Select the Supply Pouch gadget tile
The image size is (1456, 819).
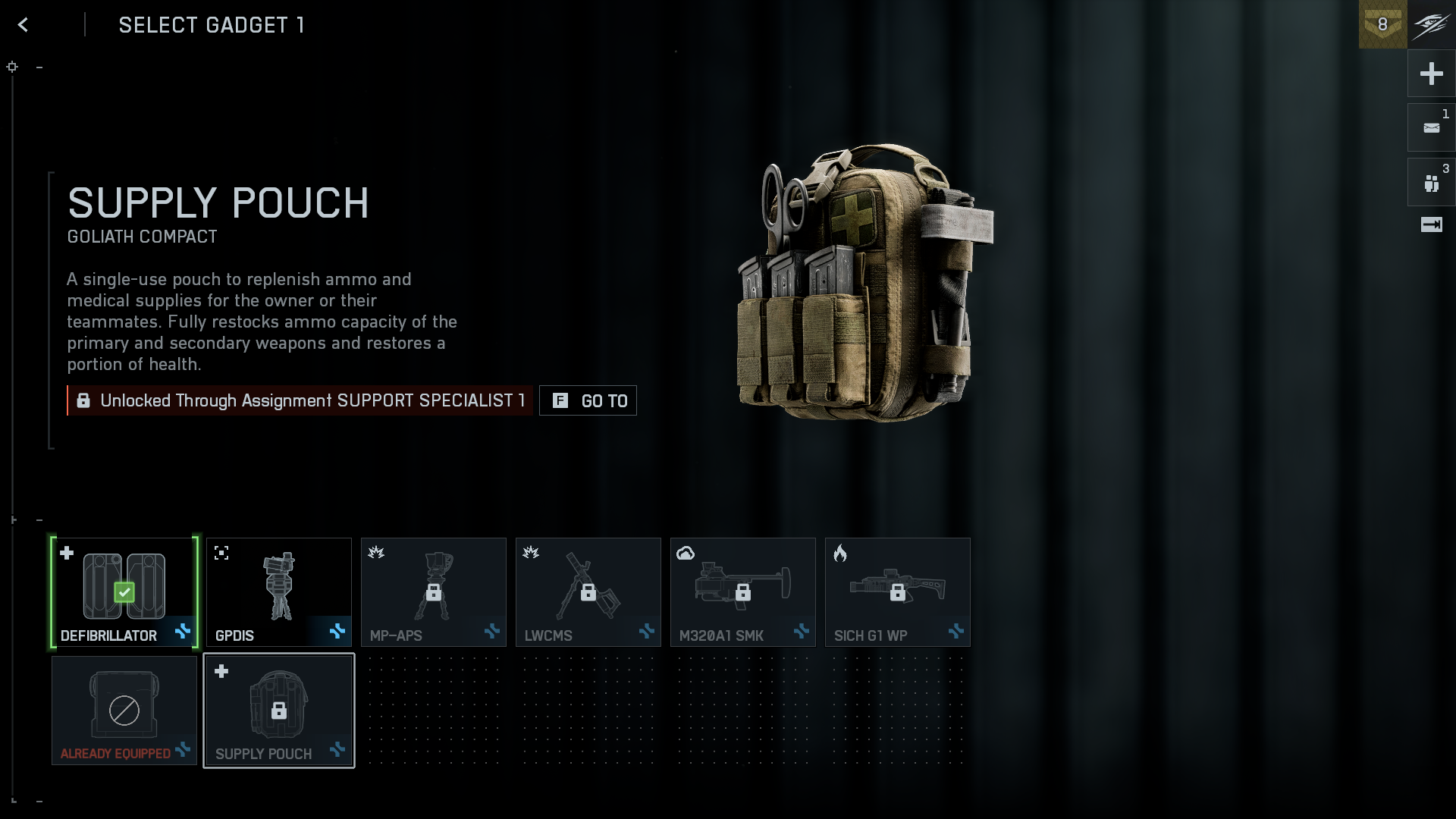pos(279,711)
